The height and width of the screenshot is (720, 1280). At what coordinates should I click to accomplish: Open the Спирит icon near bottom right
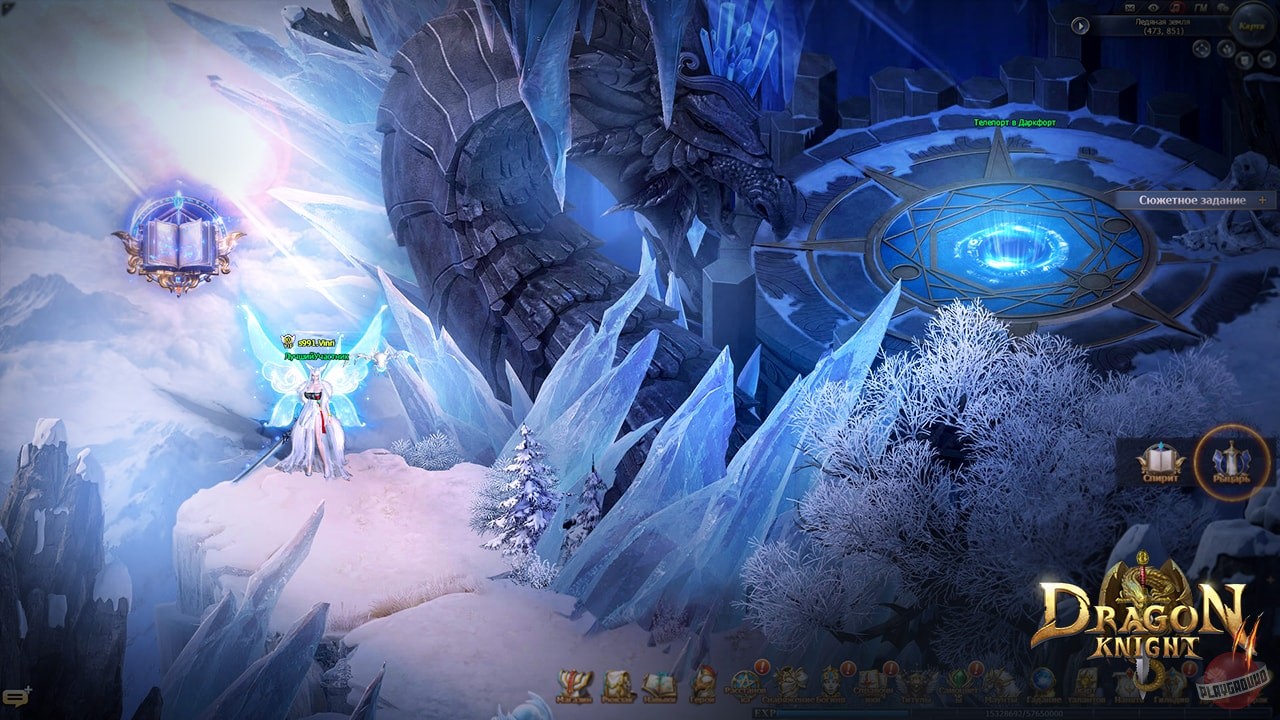[1163, 462]
